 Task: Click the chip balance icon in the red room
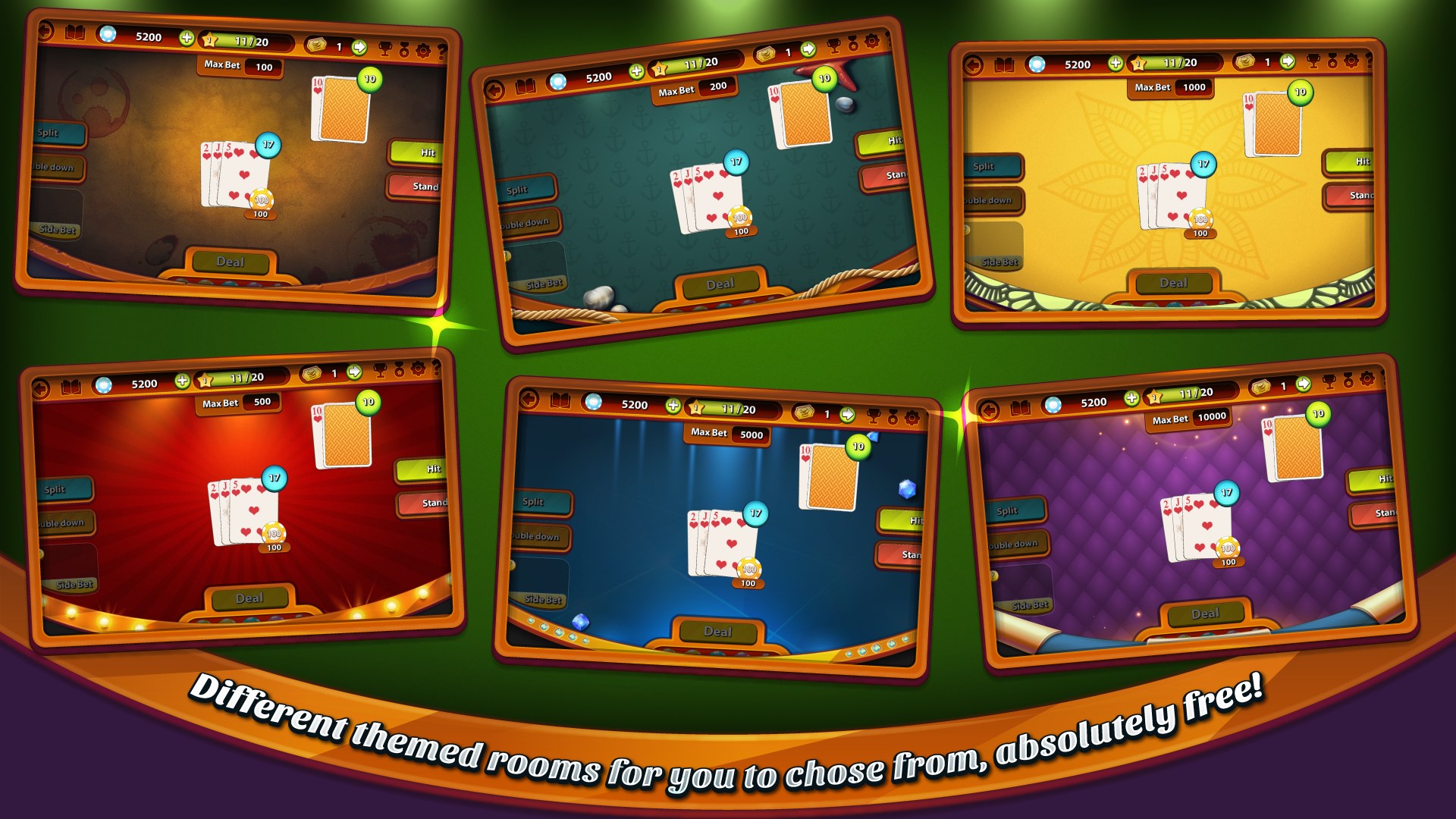(105, 383)
